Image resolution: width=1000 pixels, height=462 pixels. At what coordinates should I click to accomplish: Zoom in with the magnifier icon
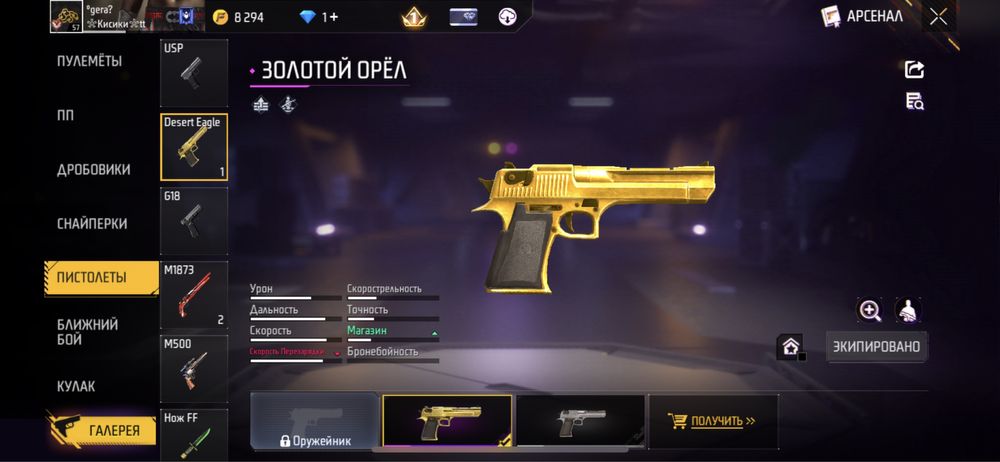(870, 310)
